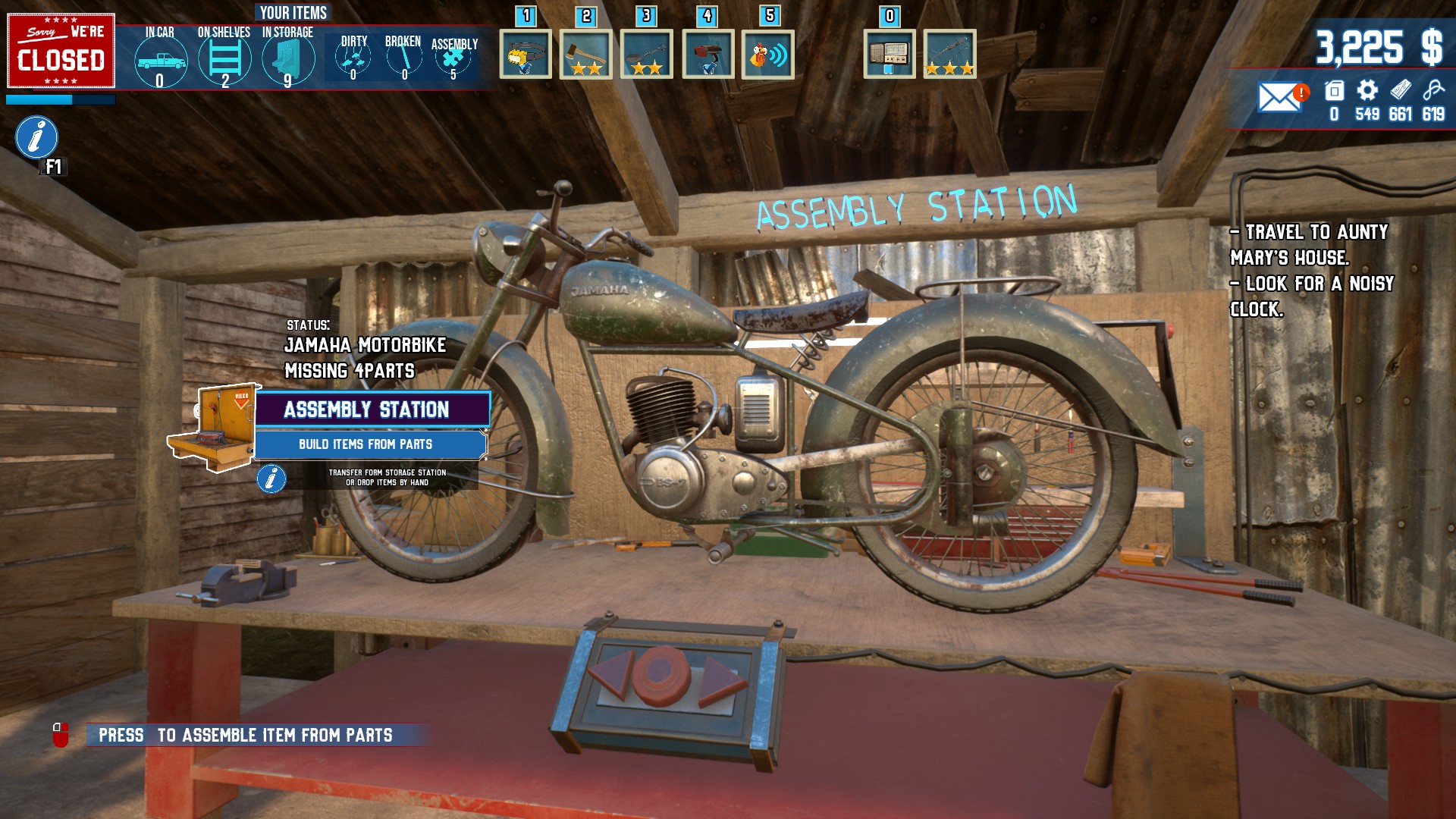
Task: Open the mail envelope icon
Action: click(x=1279, y=97)
